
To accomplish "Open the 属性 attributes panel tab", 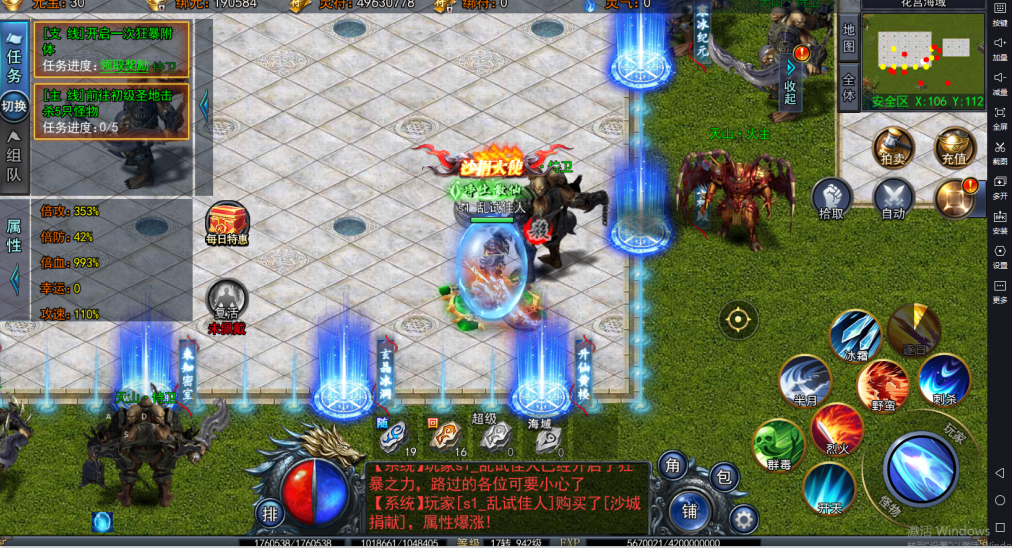I will [x=14, y=236].
